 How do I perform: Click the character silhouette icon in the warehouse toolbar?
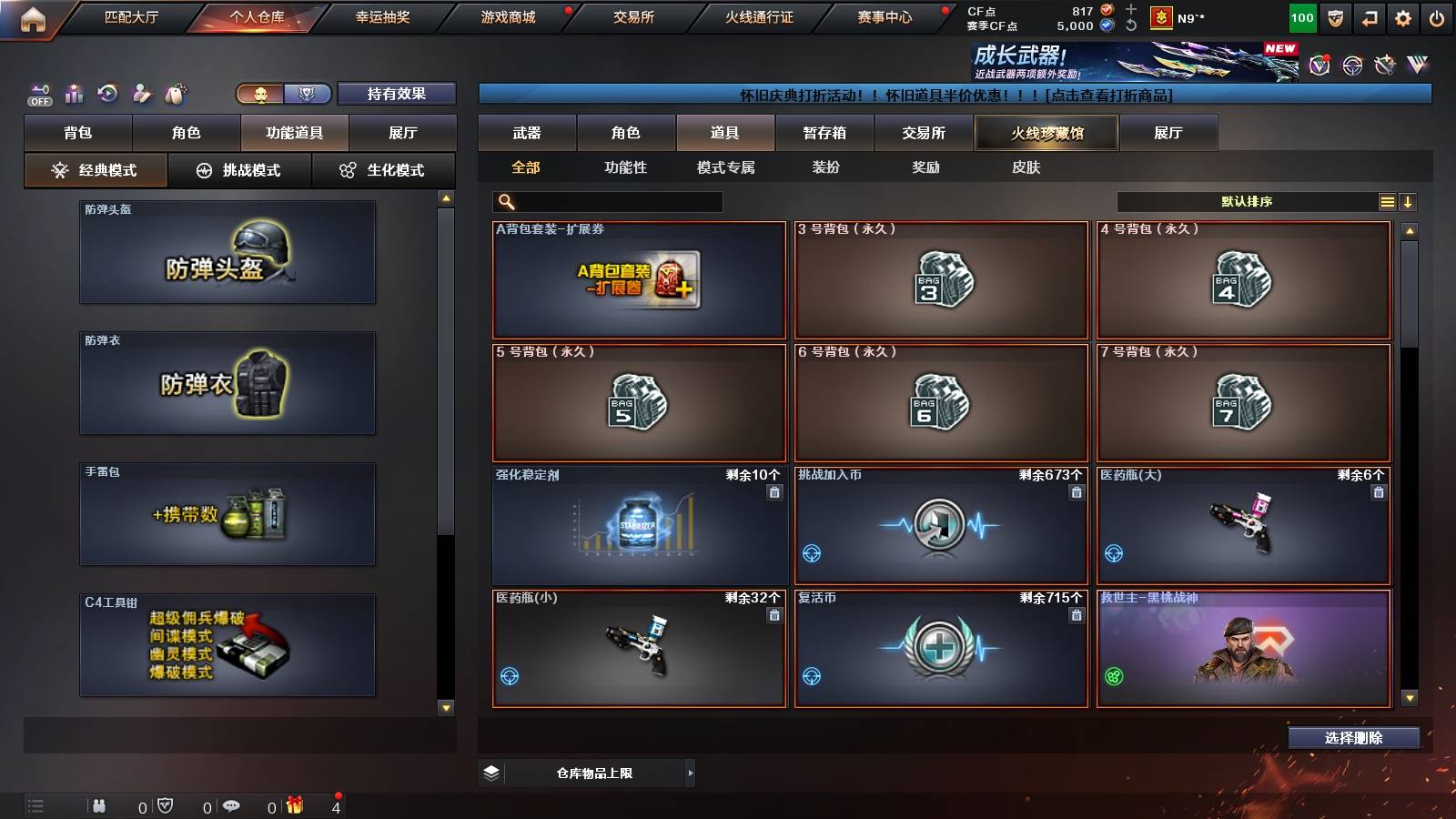pos(141,93)
